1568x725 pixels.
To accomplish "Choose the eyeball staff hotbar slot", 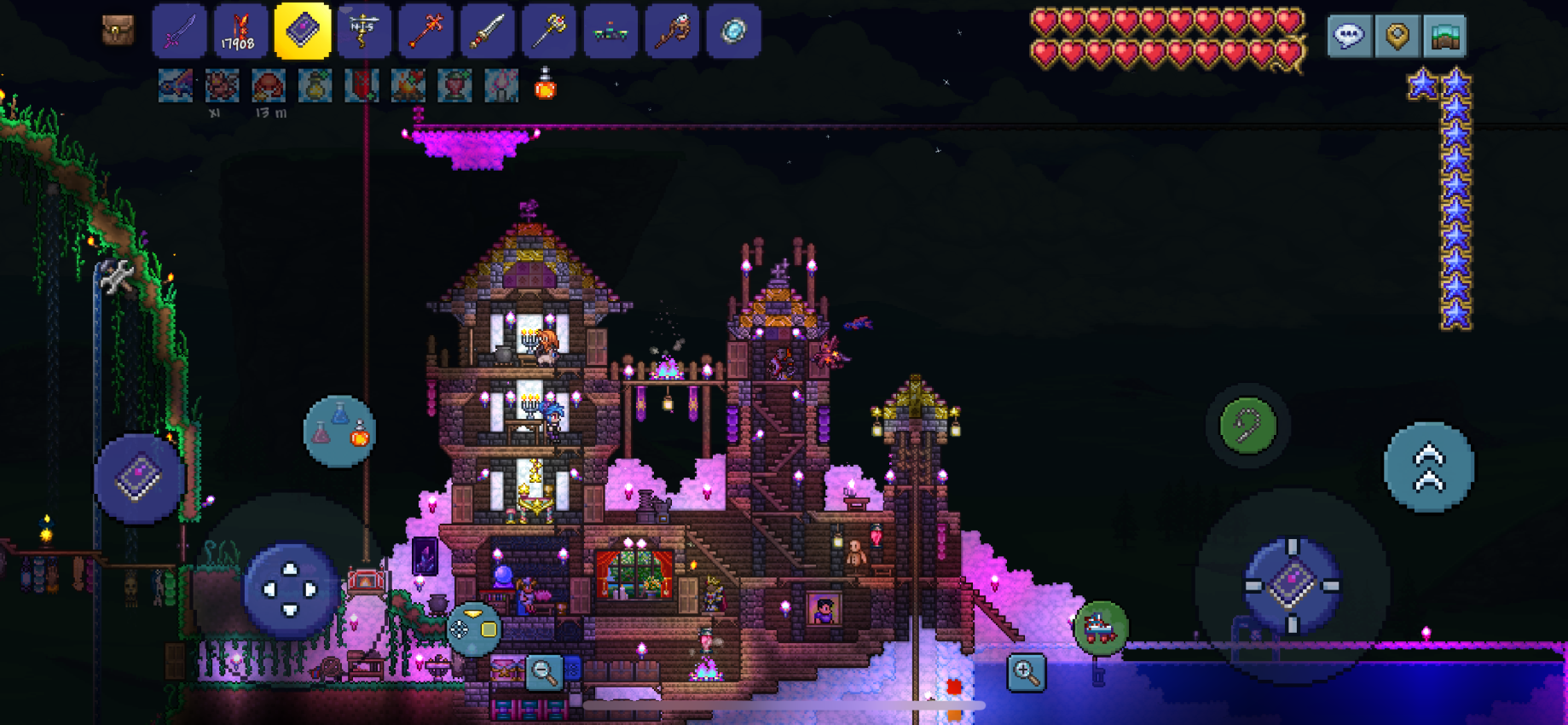I will (672, 32).
